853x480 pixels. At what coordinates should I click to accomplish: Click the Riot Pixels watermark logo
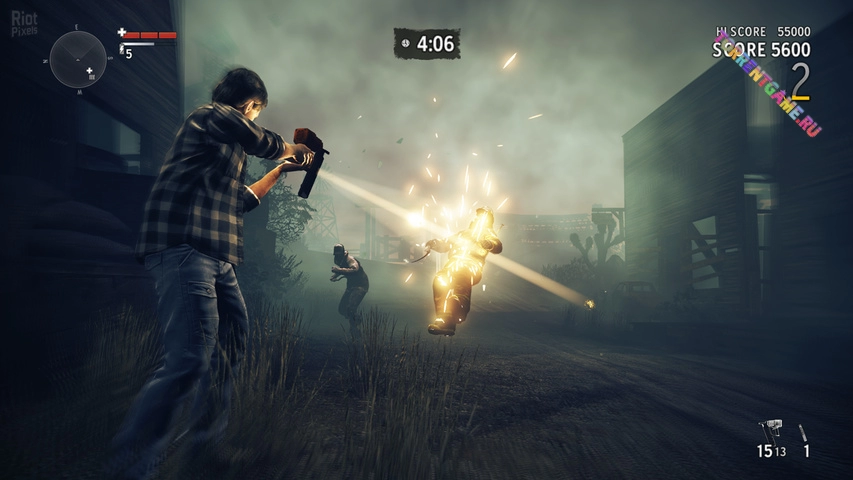[25, 24]
